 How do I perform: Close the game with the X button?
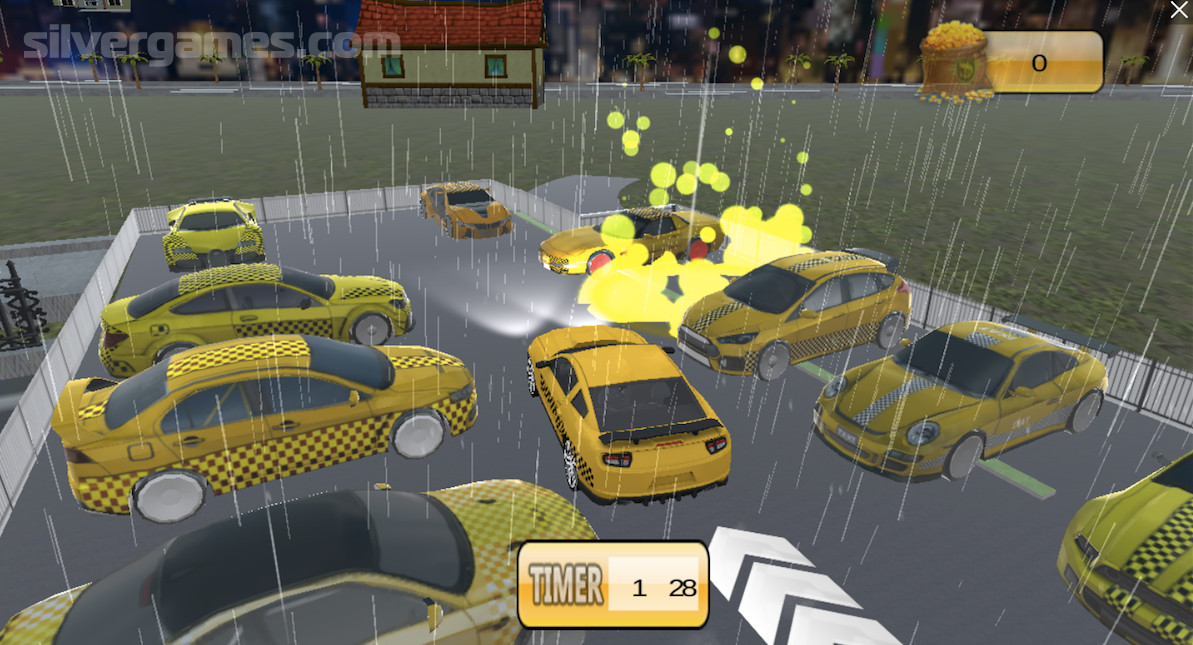coord(1179,11)
